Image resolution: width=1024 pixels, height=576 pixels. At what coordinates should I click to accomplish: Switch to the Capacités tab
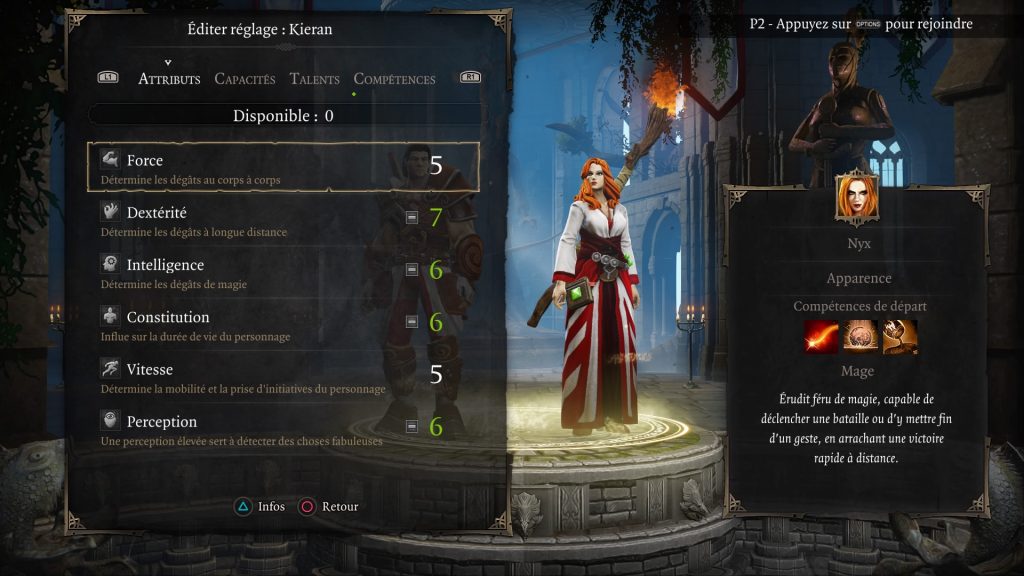(245, 79)
